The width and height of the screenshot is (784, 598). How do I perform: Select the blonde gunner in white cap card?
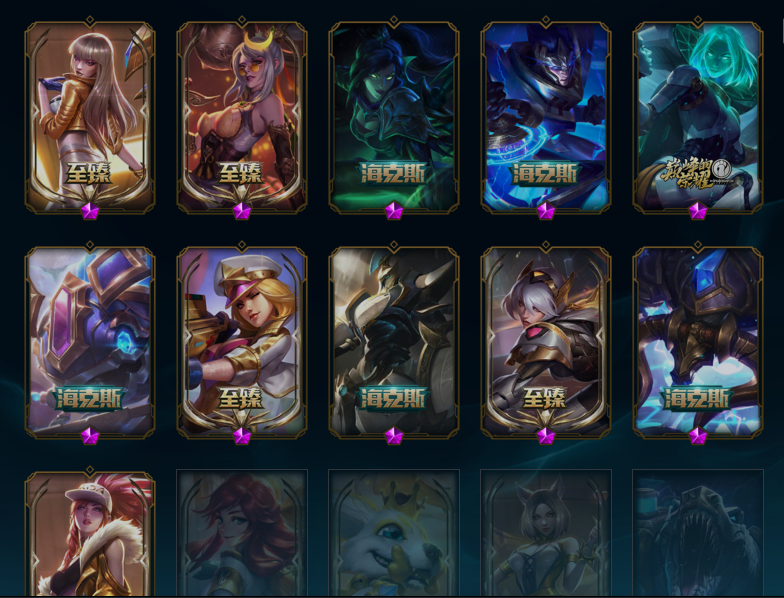[242, 341]
